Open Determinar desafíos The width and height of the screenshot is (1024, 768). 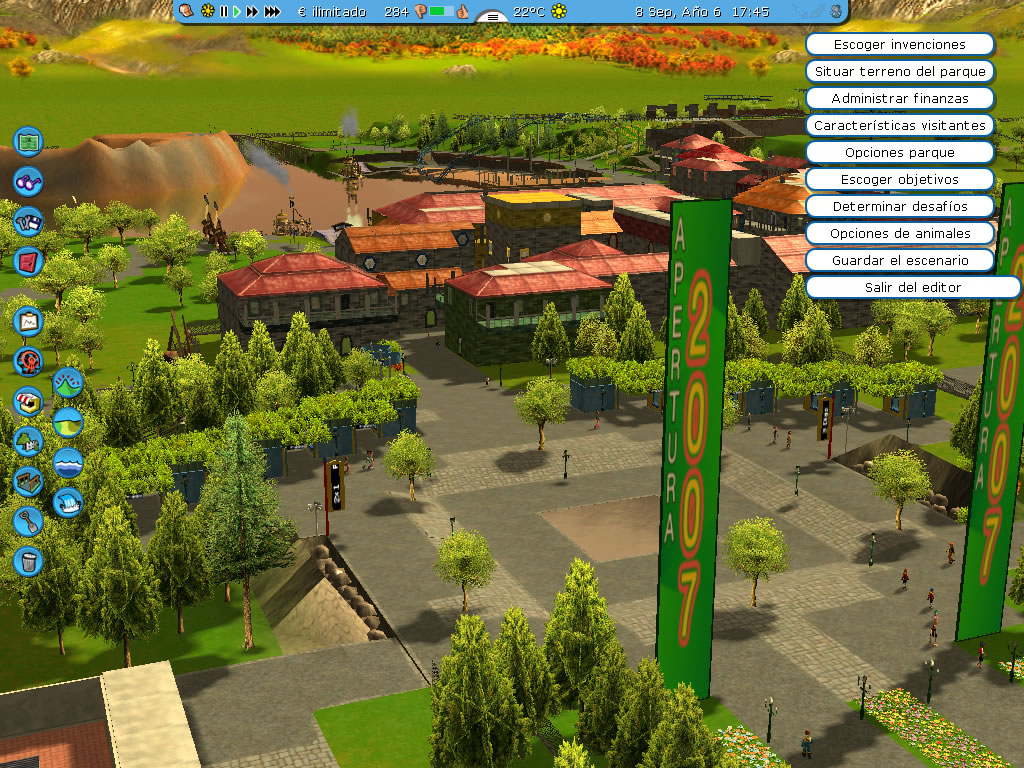899,207
